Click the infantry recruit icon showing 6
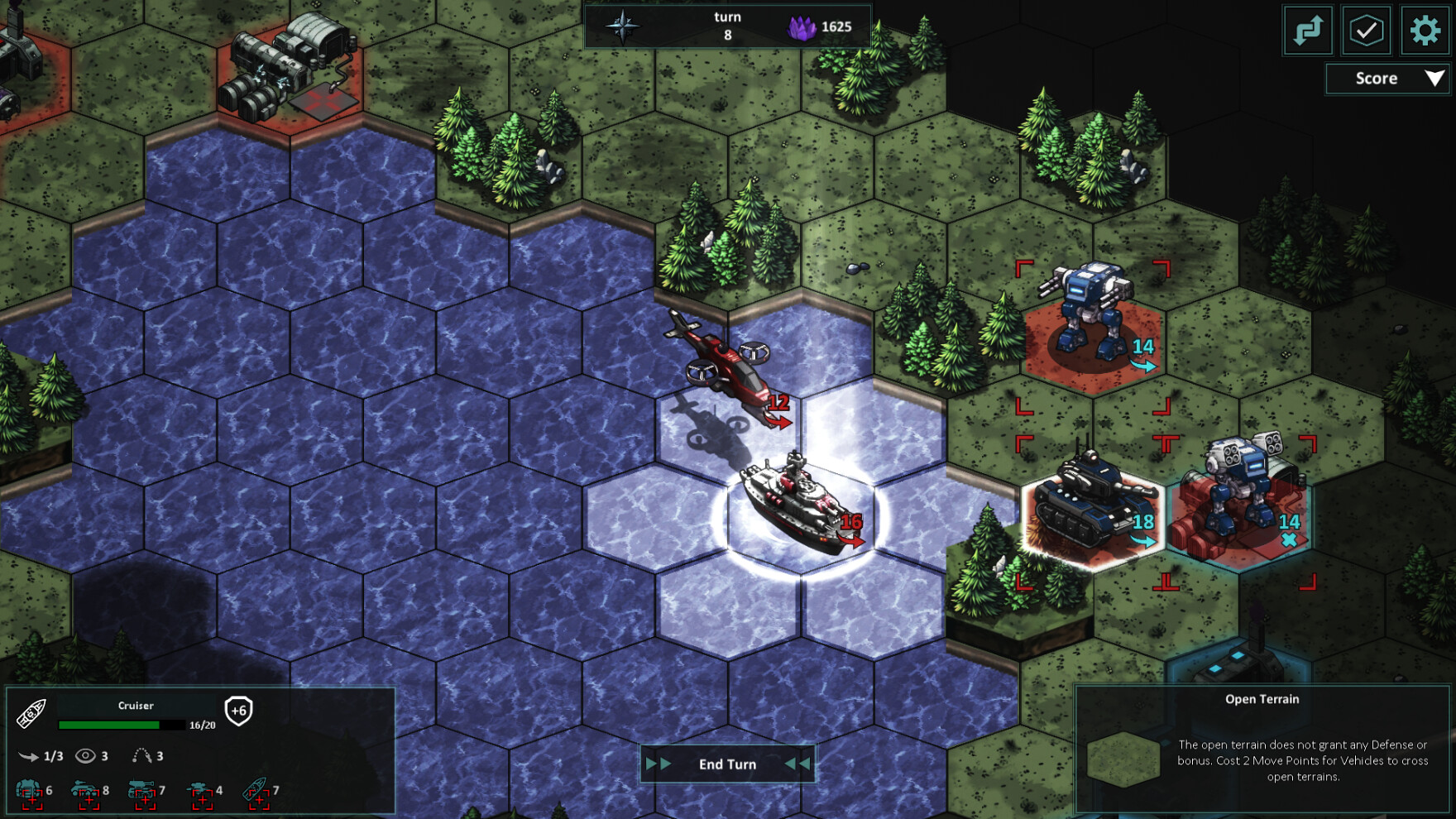 click(x=31, y=790)
